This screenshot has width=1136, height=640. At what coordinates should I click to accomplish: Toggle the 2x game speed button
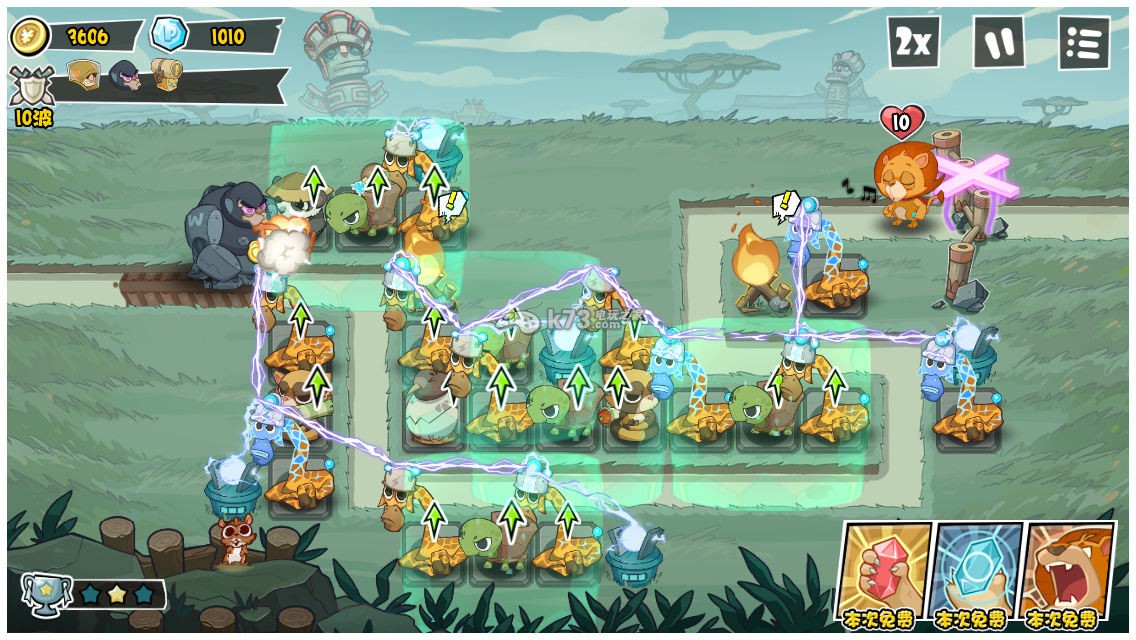pyautogui.click(x=913, y=42)
